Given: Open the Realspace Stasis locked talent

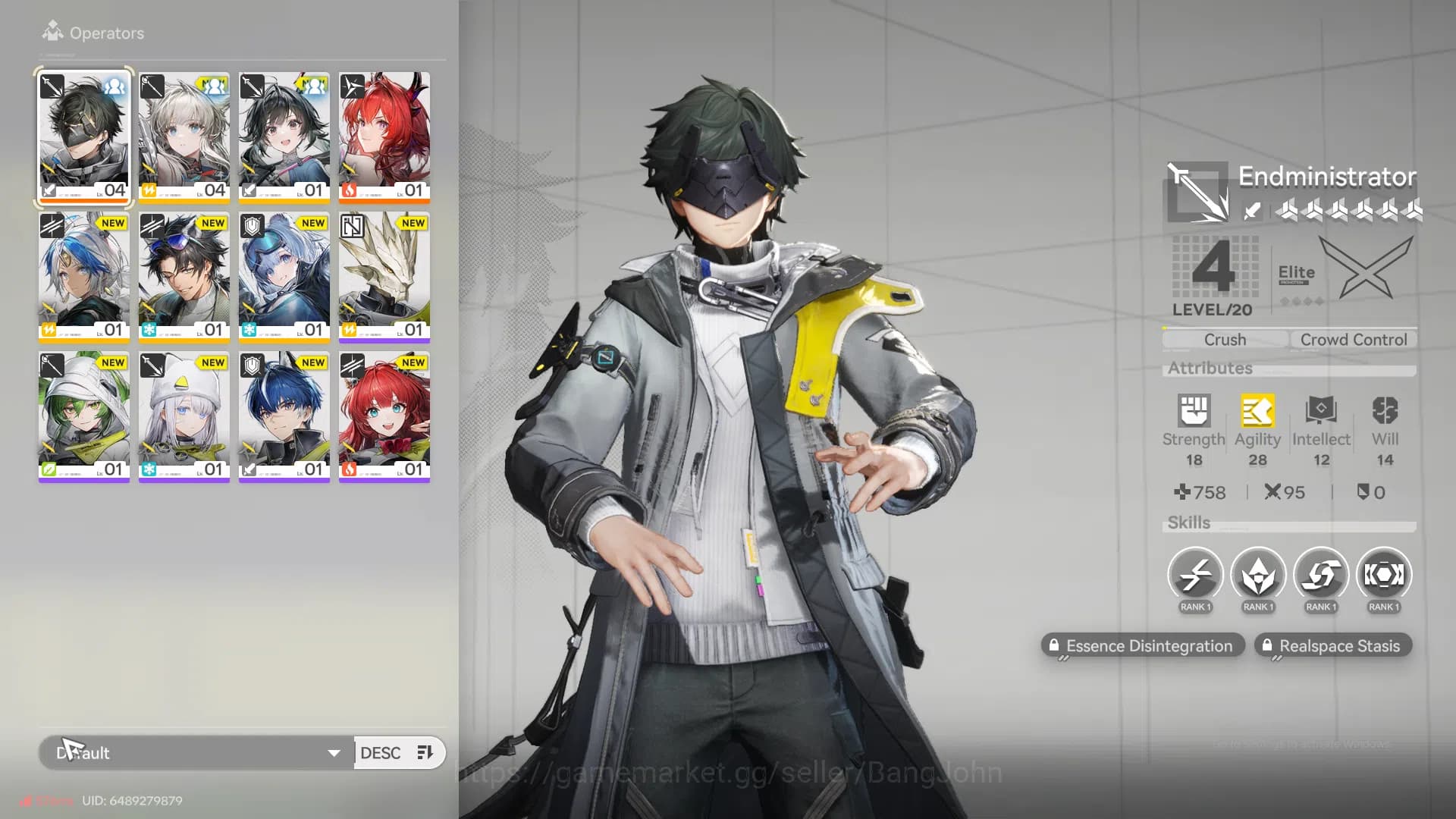Looking at the screenshot, I should click(x=1332, y=646).
